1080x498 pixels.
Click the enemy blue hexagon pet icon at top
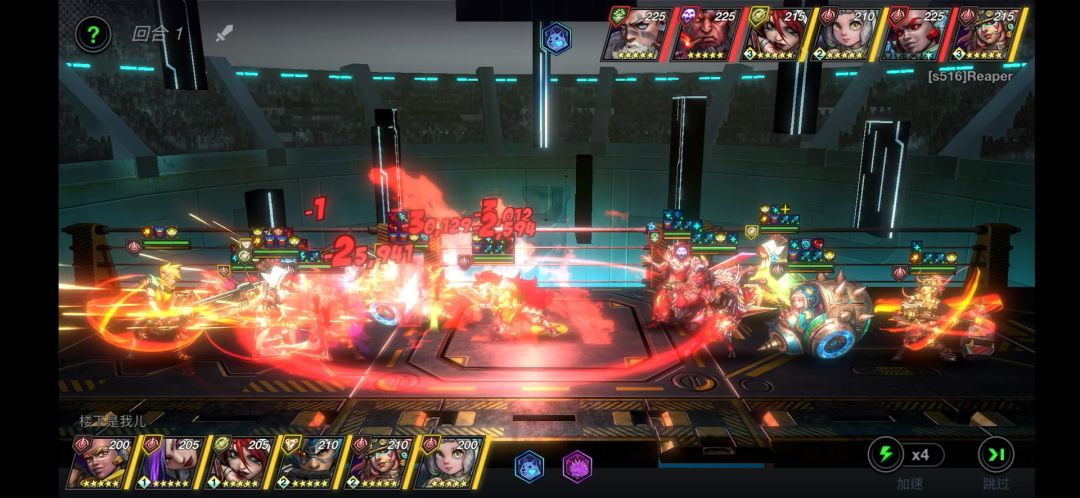(555, 38)
